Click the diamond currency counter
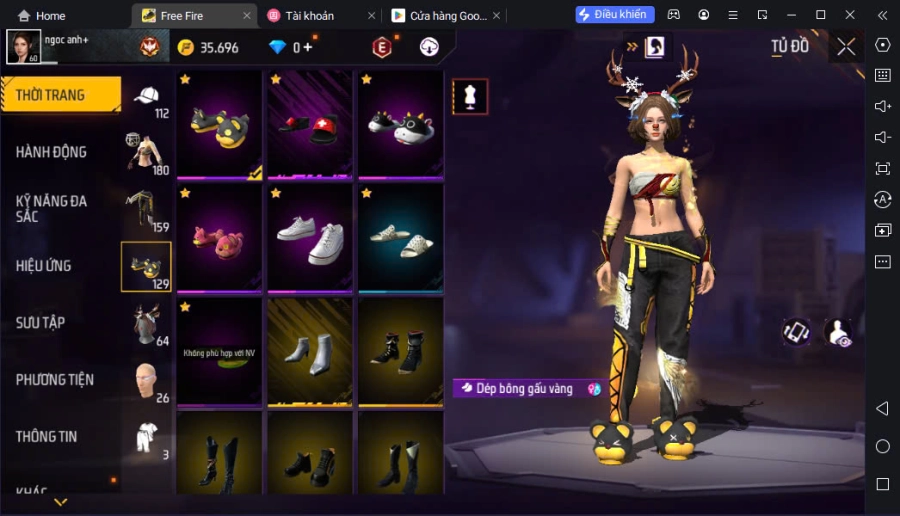900x516 pixels. 290,47
